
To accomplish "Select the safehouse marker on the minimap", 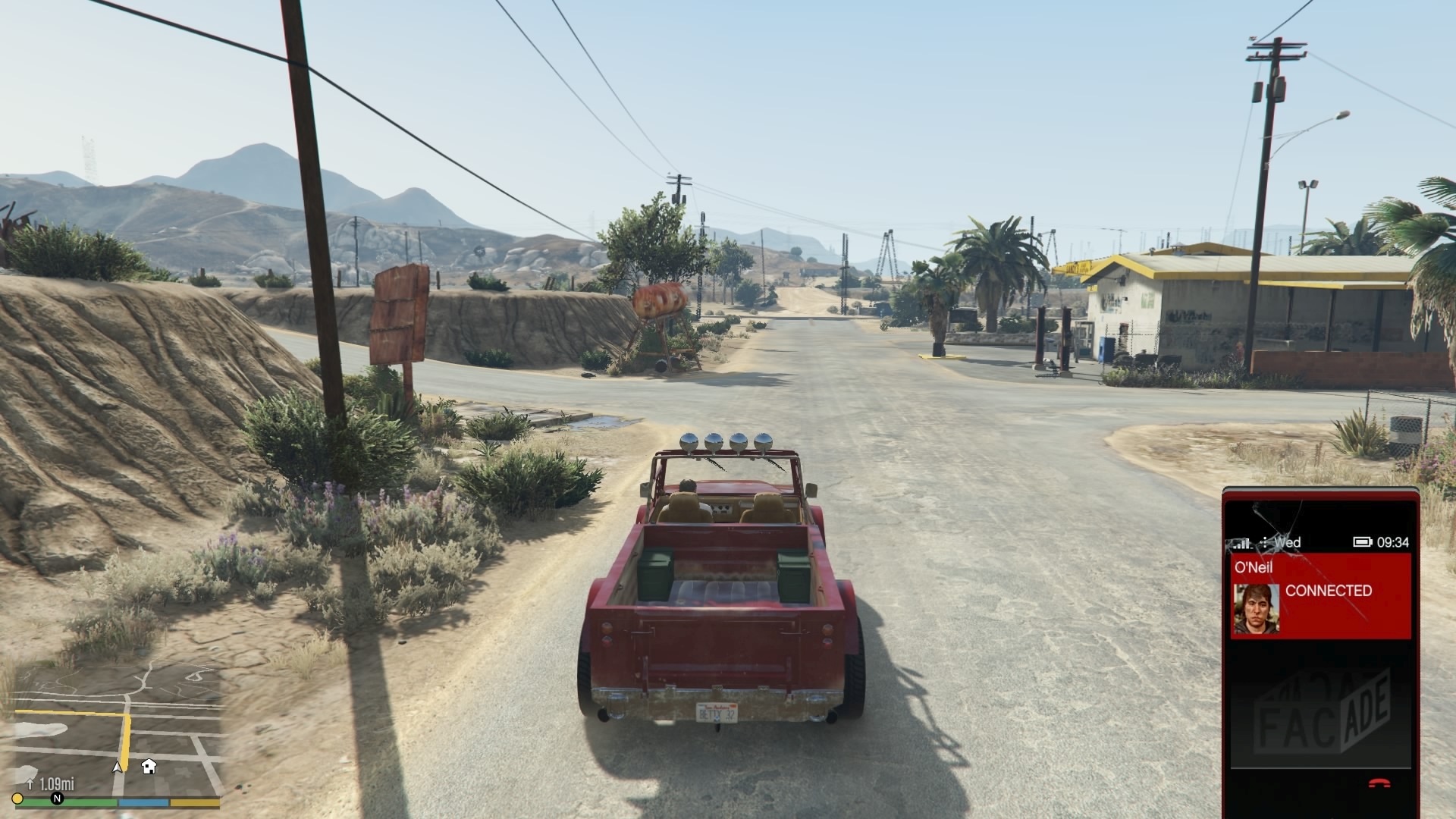I will point(149,766).
